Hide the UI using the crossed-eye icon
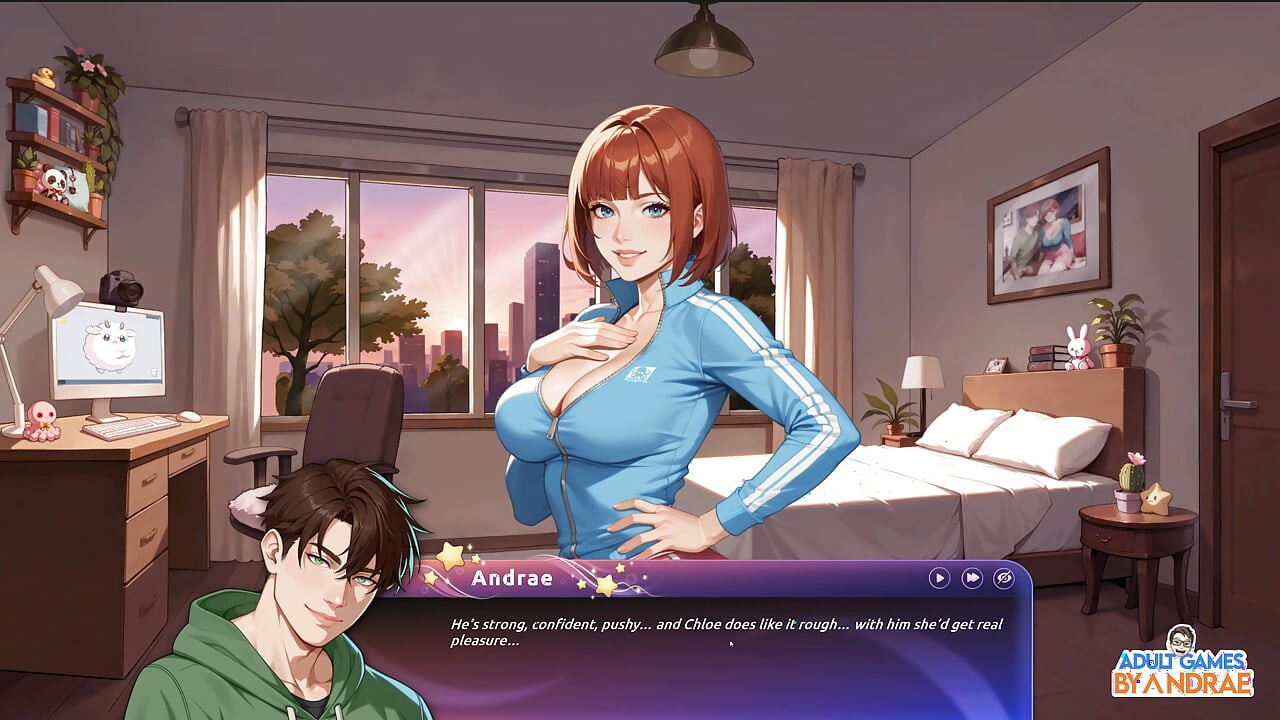The image size is (1280, 720). tap(1003, 577)
